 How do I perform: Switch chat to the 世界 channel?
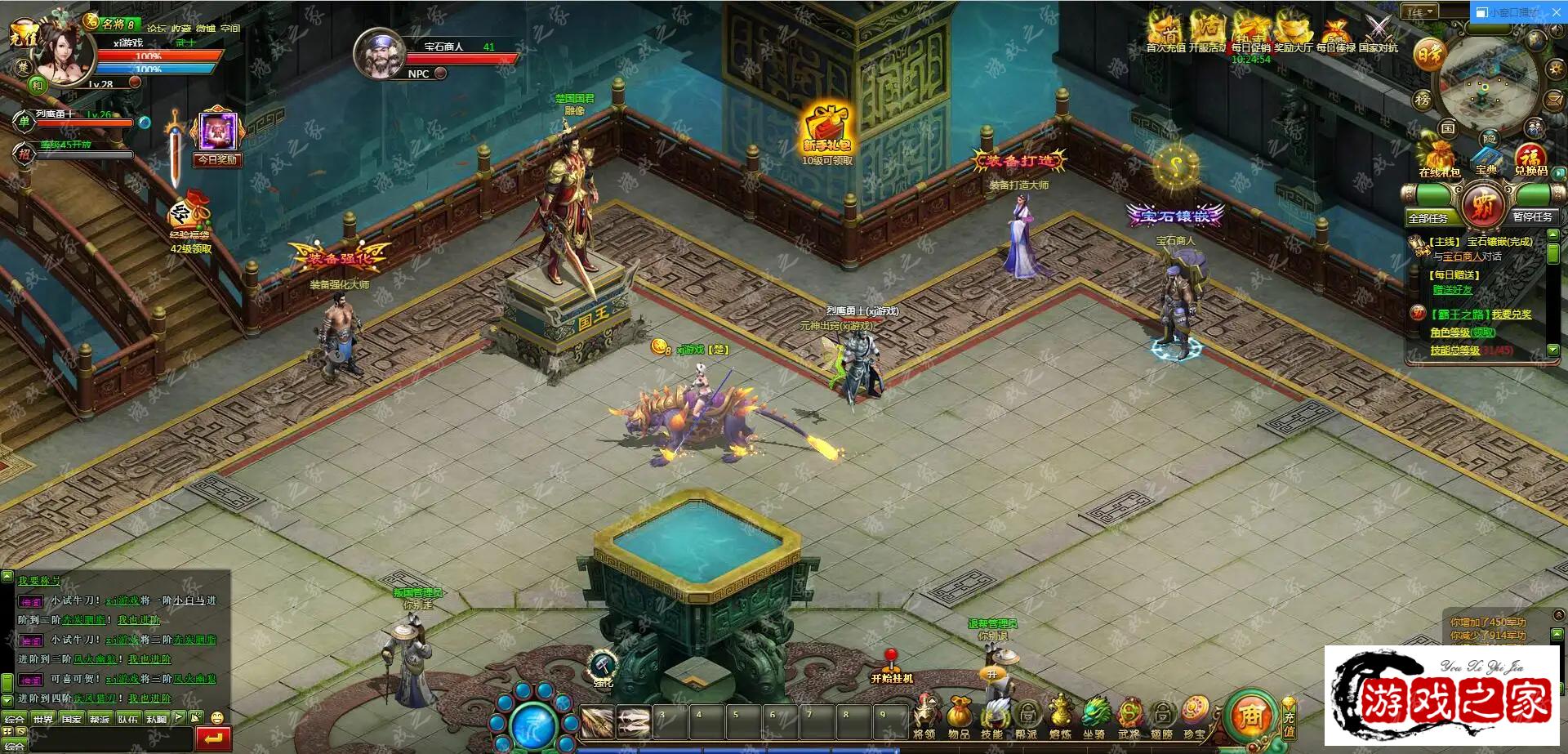tap(43, 719)
